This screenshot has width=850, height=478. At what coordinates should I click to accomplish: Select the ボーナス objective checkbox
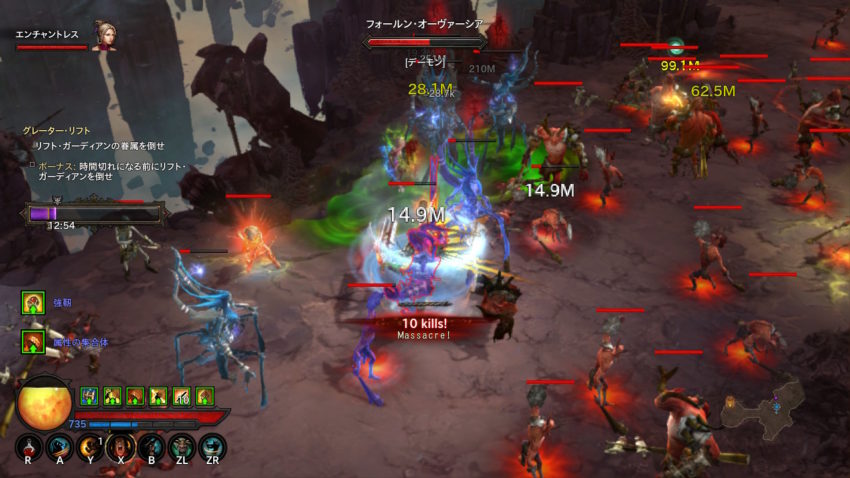(31, 163)
